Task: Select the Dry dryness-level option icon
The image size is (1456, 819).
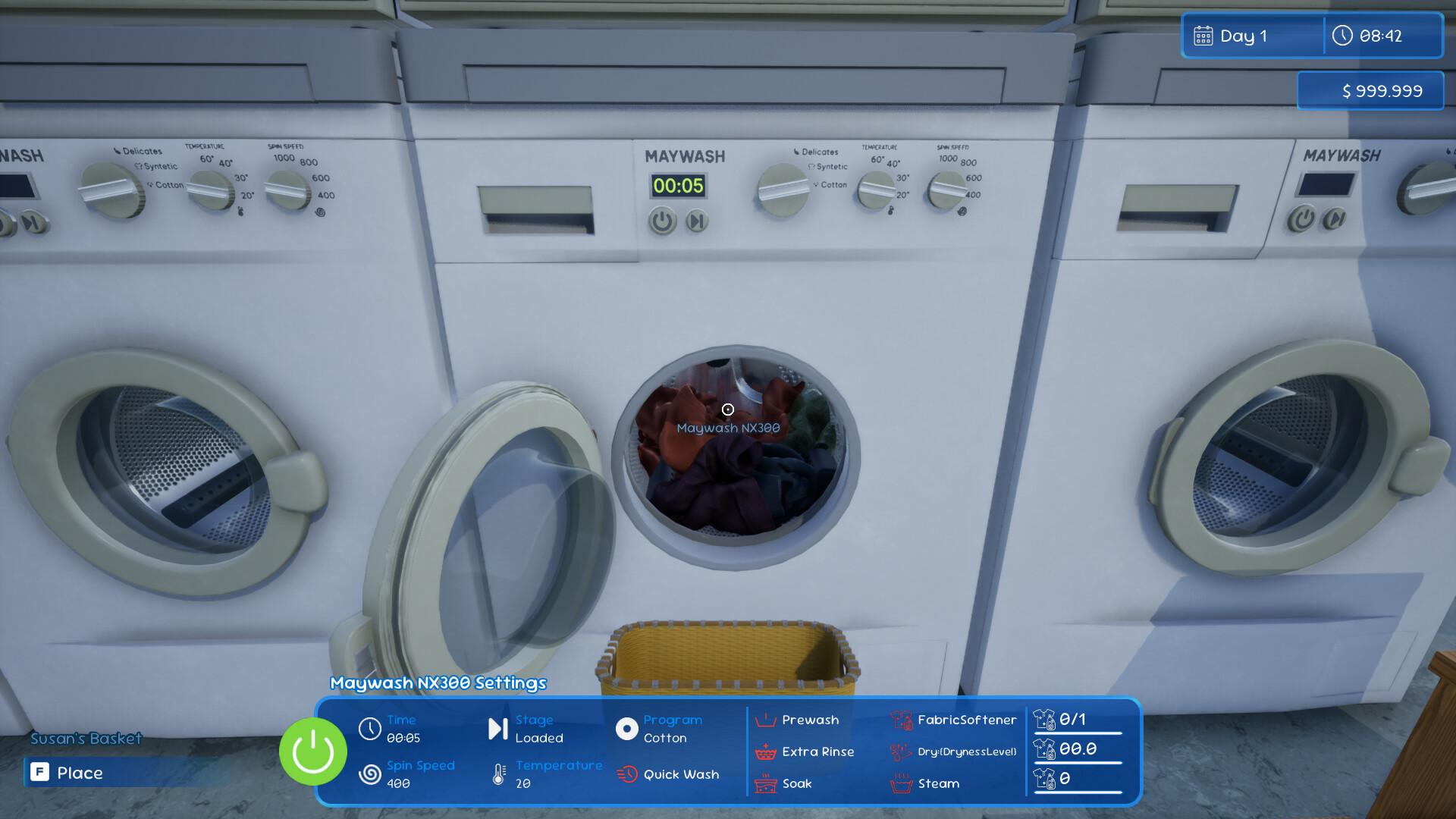Action: coord(902,752)
